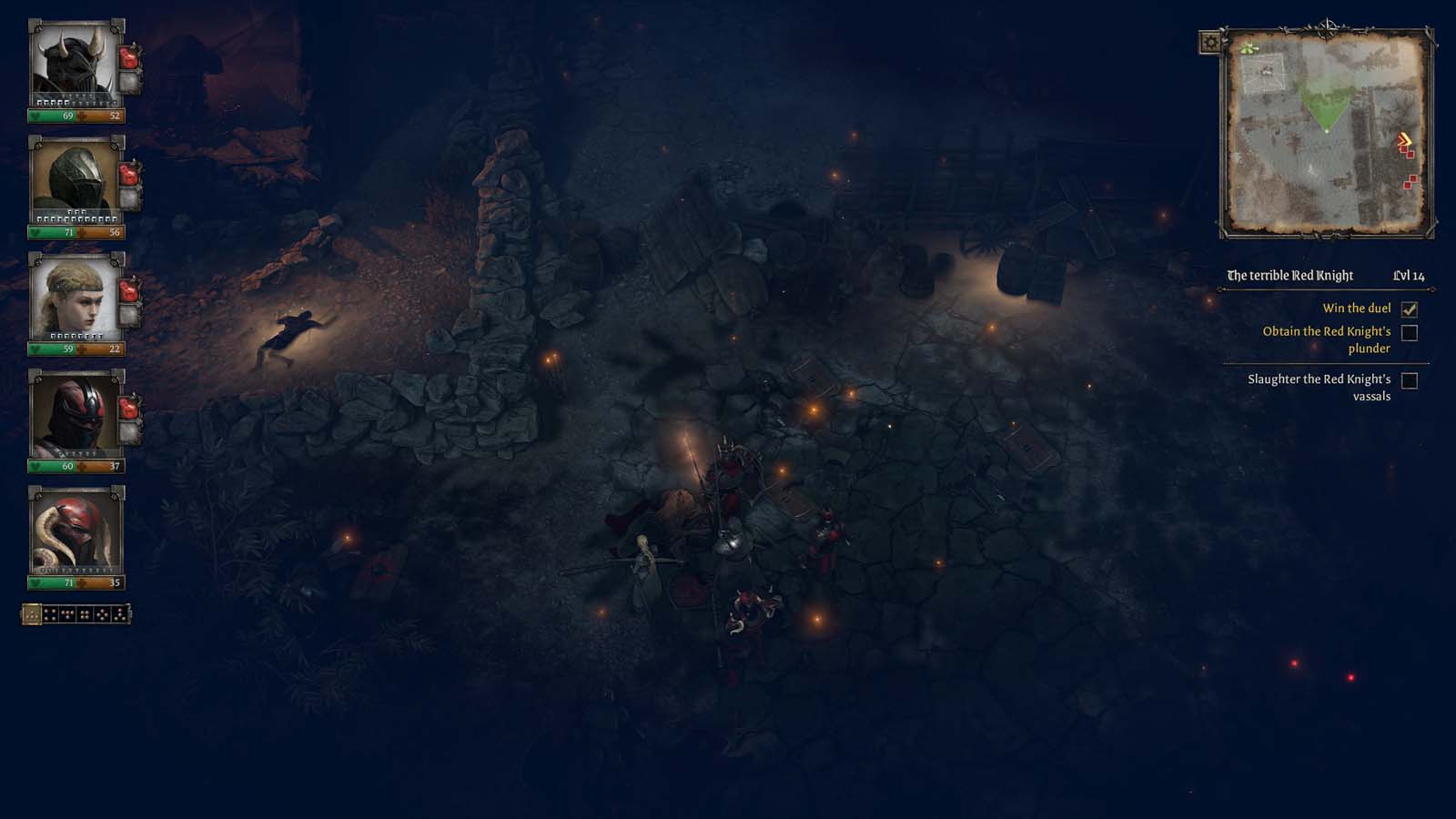This screenshot has height=819, width=1456.
Task: Select the red flask on the red-helmed character's portrait
Action: tap(130, 409)
